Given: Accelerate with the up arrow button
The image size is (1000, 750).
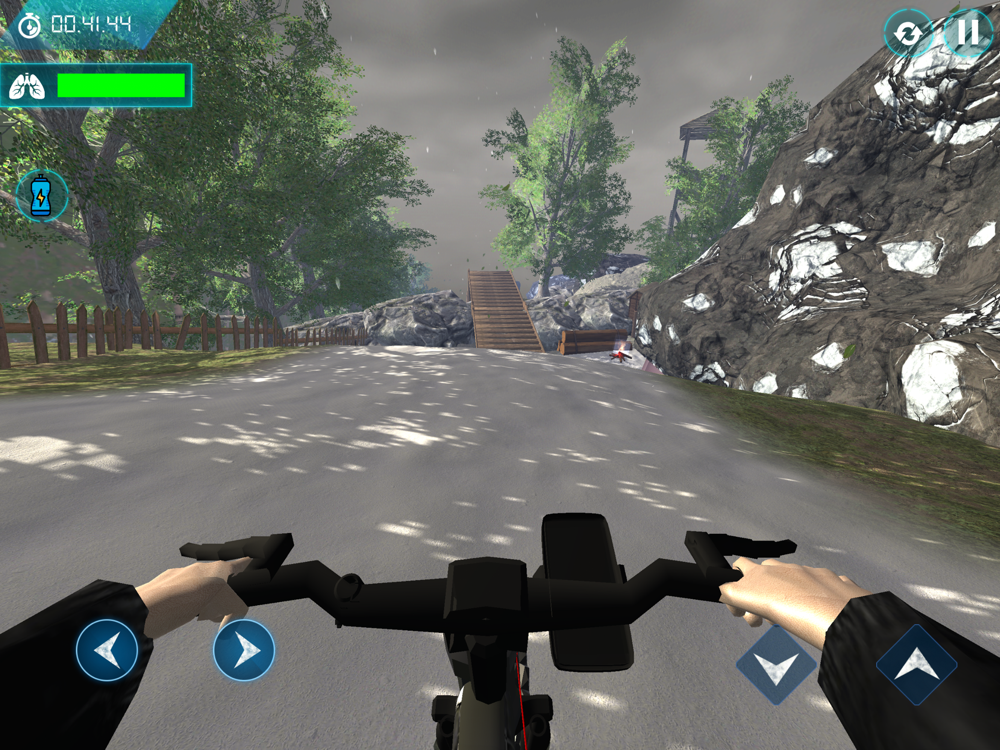Looking at the screenshot, I should pos(916,665).
